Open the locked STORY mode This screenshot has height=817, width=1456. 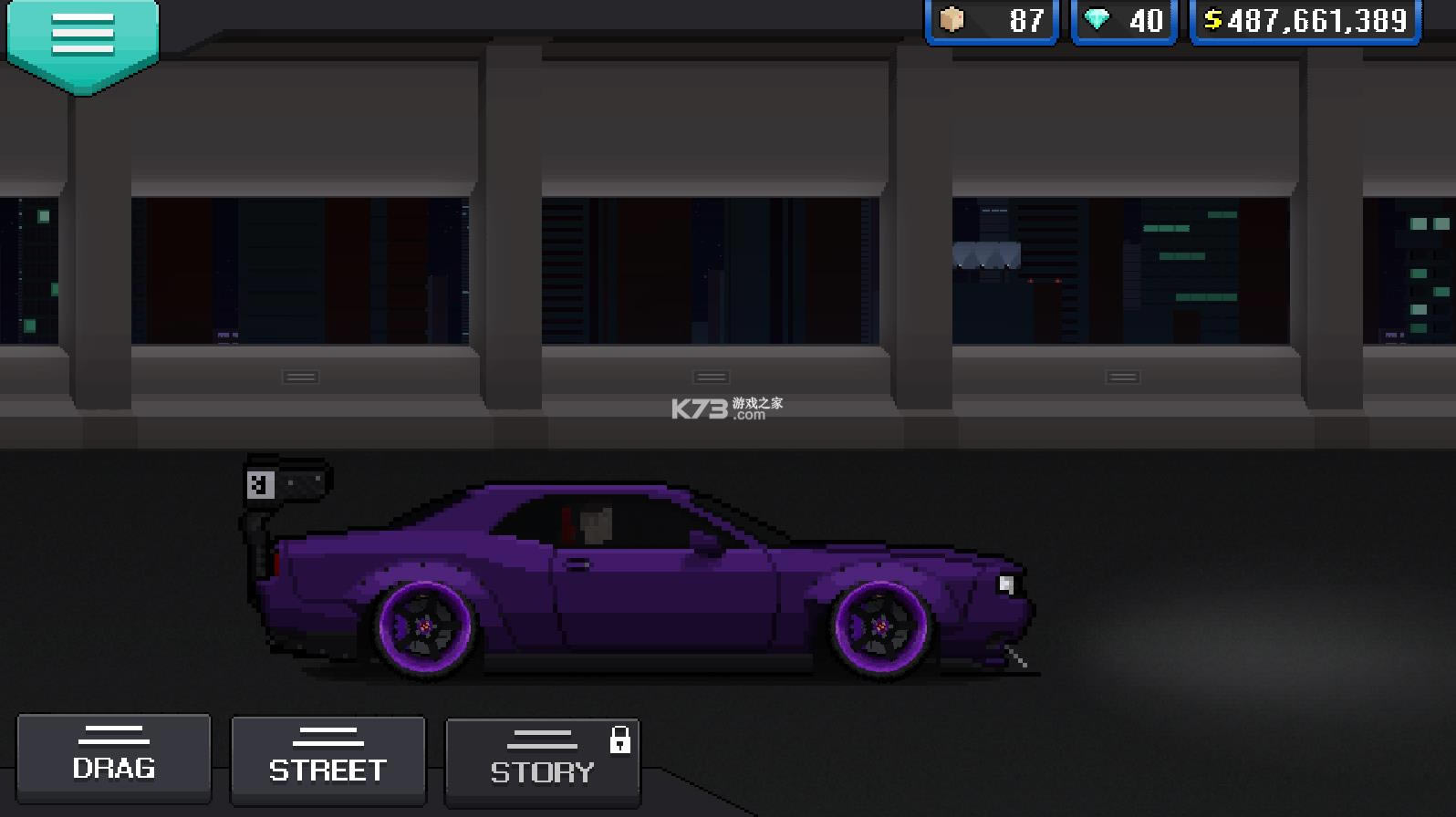pos(542,761)
